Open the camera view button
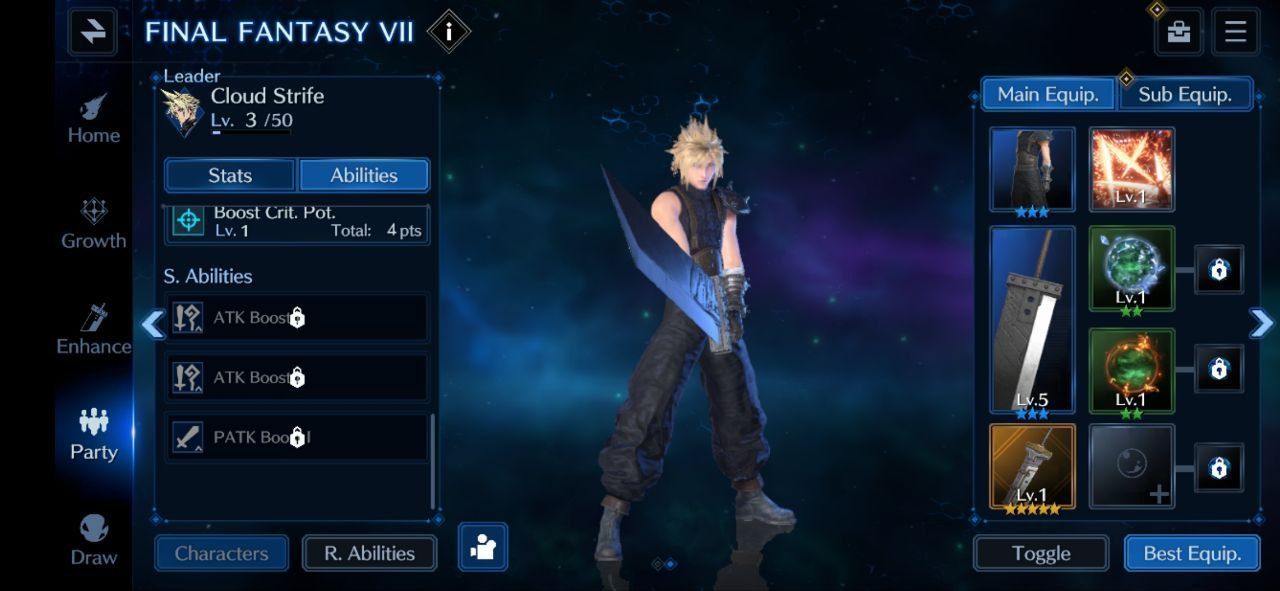 tap(483, 547)
